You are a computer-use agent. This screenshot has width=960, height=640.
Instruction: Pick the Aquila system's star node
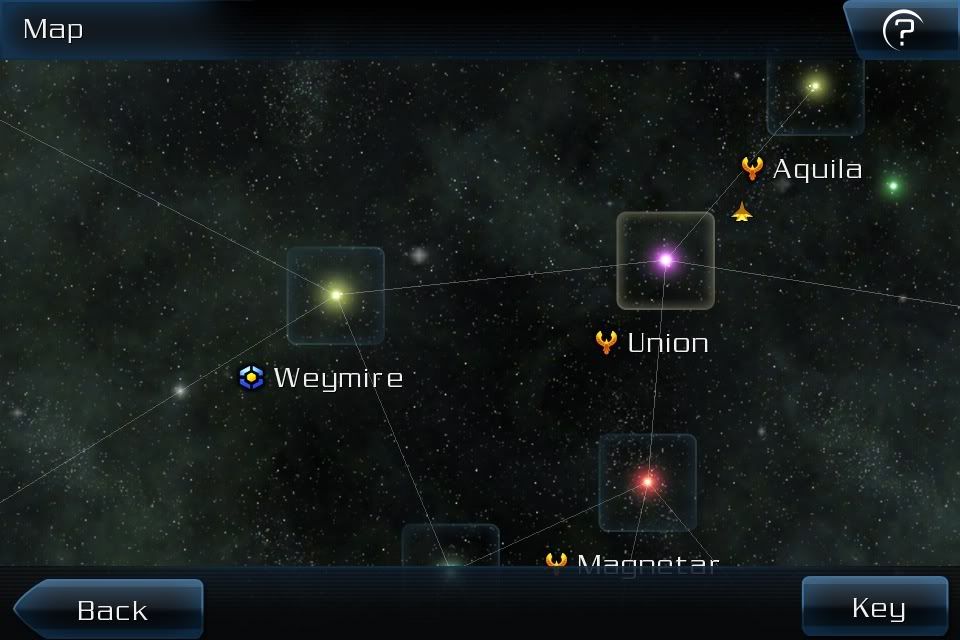815,87
